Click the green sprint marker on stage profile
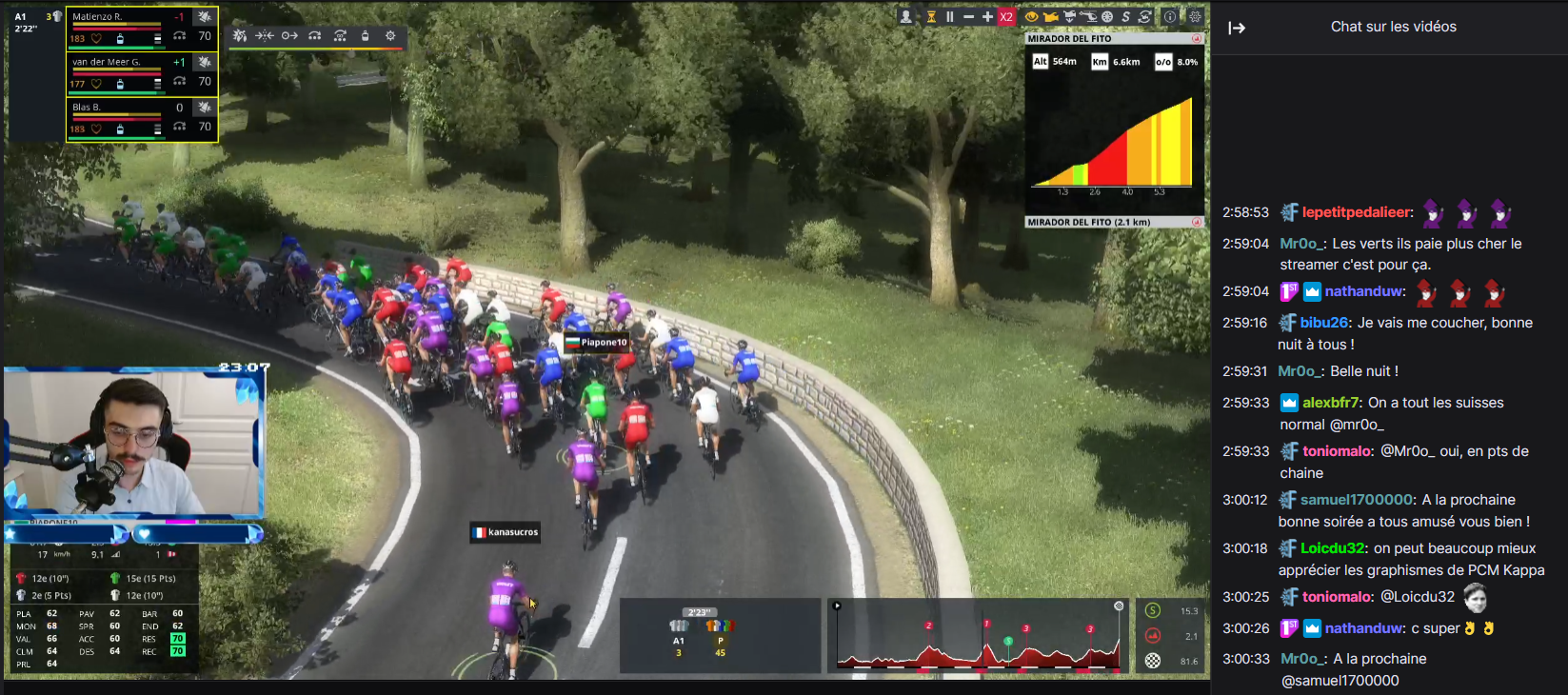Viewport: 1568px width, 695px height. [x=1008, y=642]
